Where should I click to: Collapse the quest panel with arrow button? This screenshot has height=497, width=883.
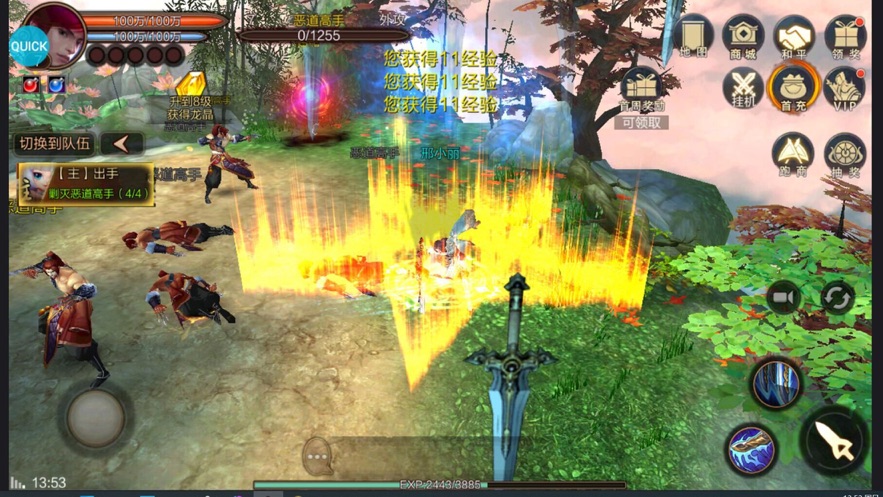click(122, 144)
